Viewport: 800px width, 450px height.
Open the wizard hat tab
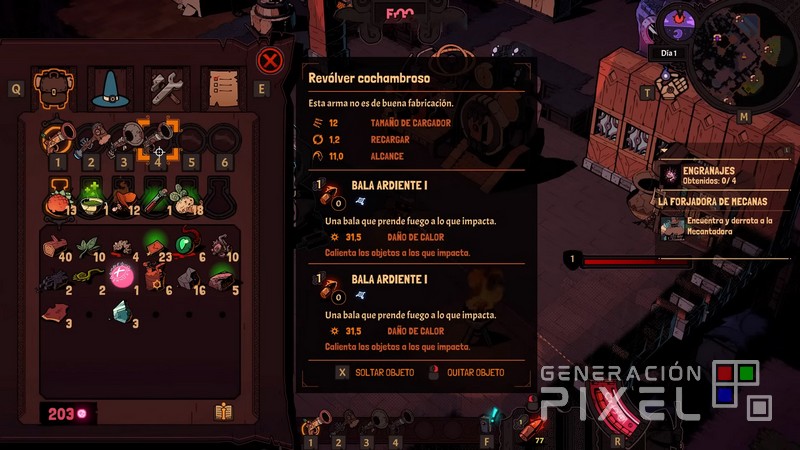(106, 88)
